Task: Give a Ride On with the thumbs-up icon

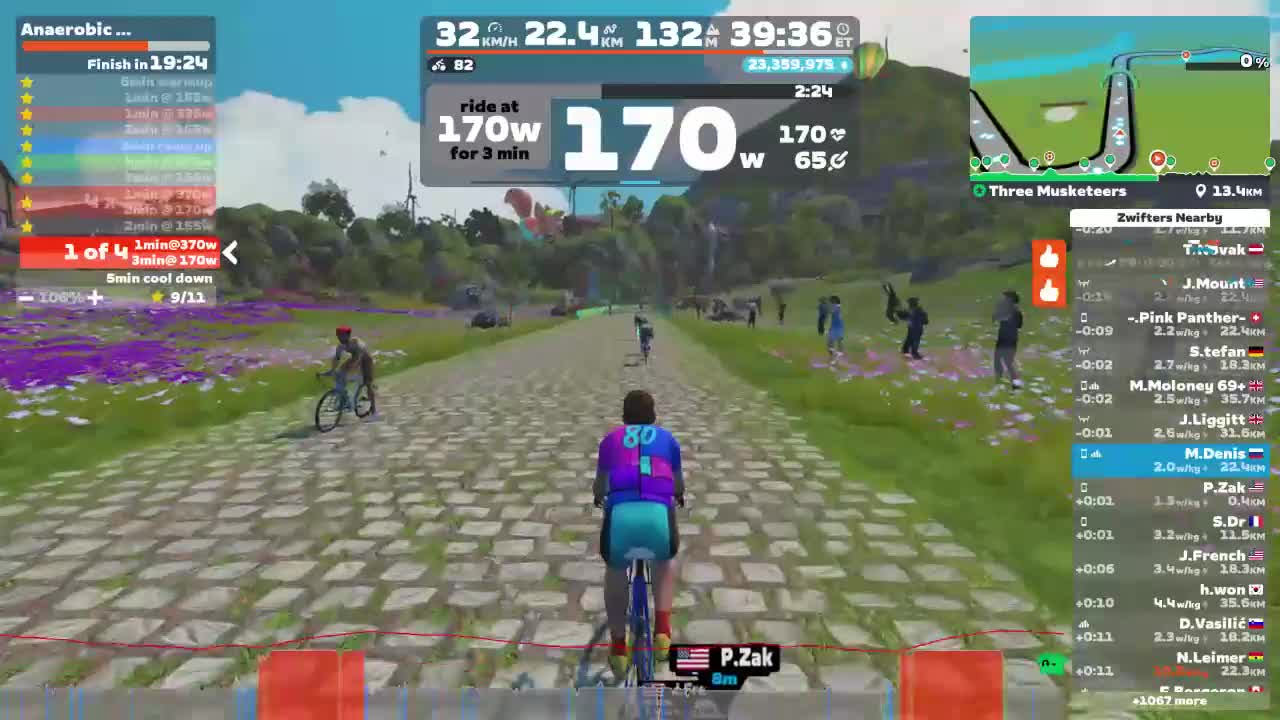Action: tap(1048, 256)
